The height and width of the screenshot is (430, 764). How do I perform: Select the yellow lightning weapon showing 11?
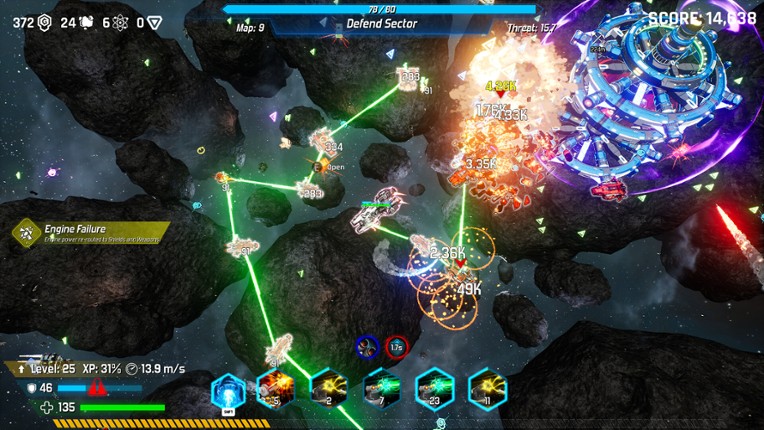click(x=488, y=388)
